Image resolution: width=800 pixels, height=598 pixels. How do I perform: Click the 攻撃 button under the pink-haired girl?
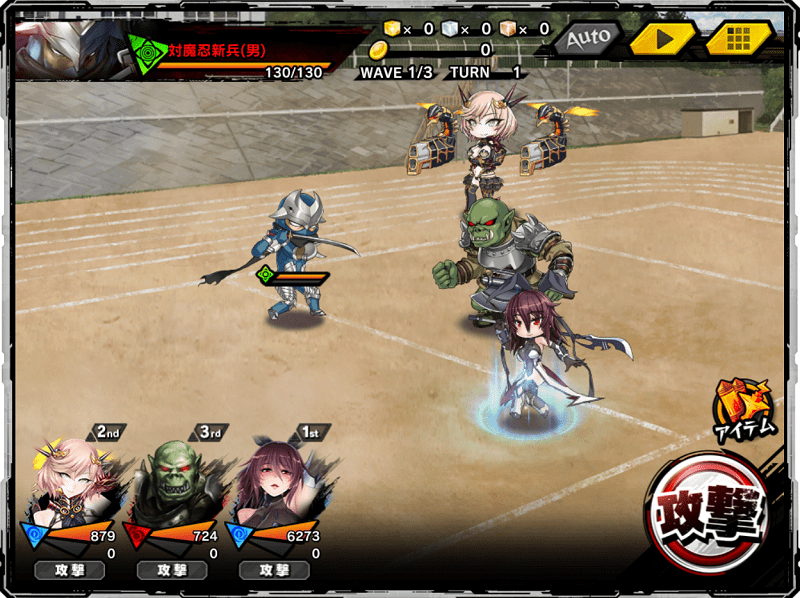click(70, 570)
